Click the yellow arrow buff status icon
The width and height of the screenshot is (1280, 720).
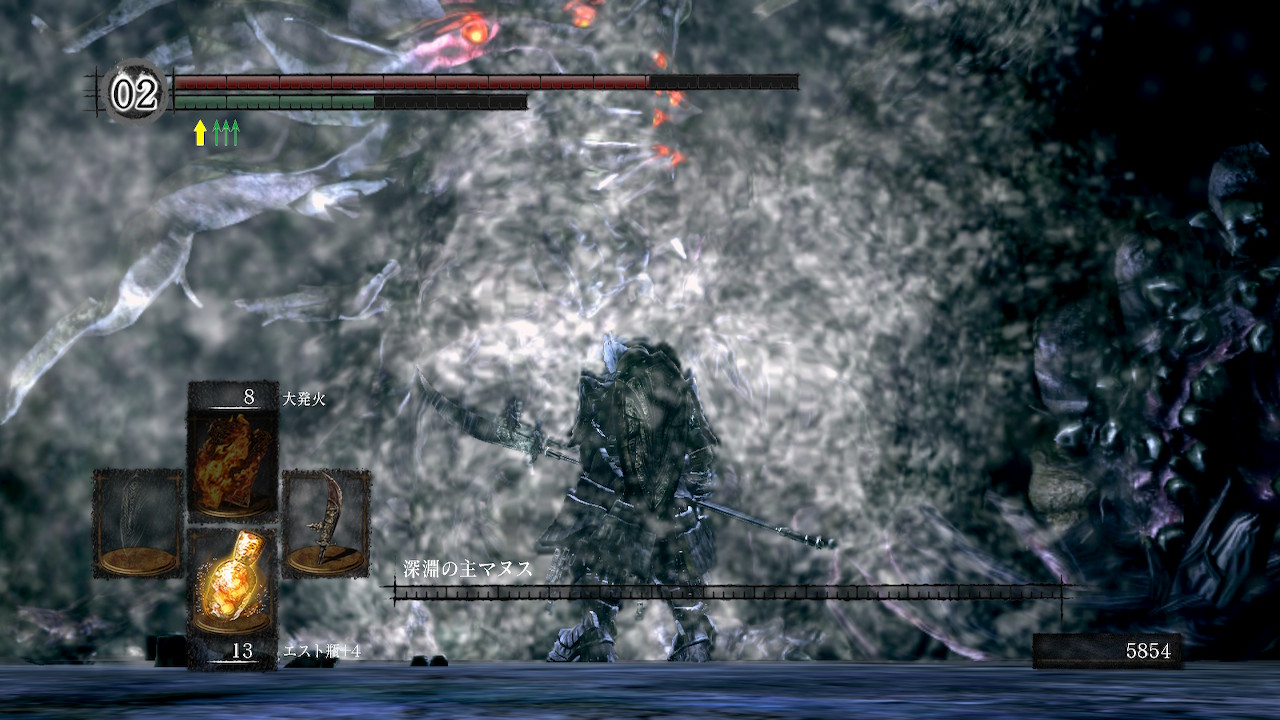click(200, 132)
